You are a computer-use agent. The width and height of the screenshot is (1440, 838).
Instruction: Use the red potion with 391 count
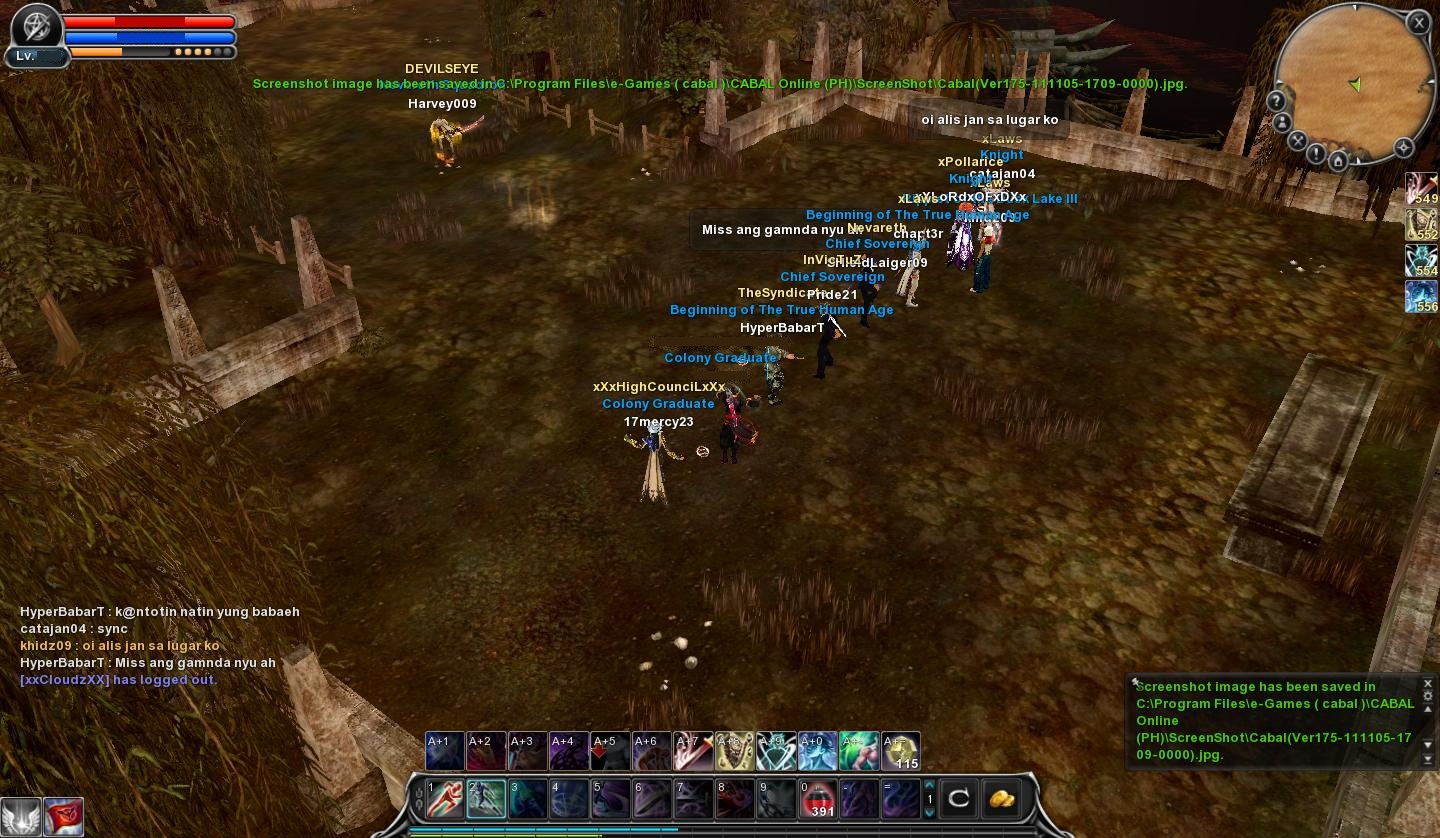coord(818,799)
